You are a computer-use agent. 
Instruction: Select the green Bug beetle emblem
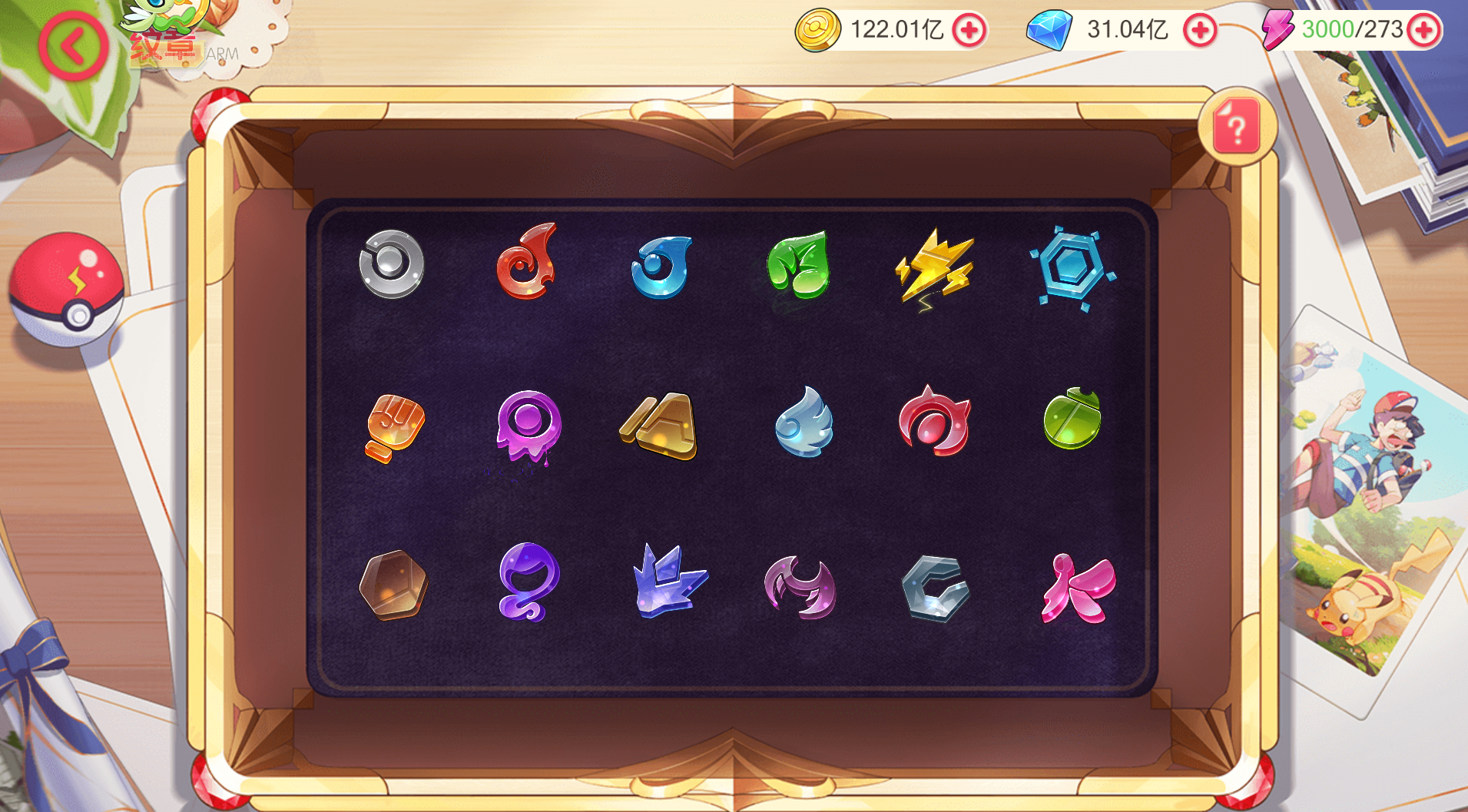point(1072,419)
